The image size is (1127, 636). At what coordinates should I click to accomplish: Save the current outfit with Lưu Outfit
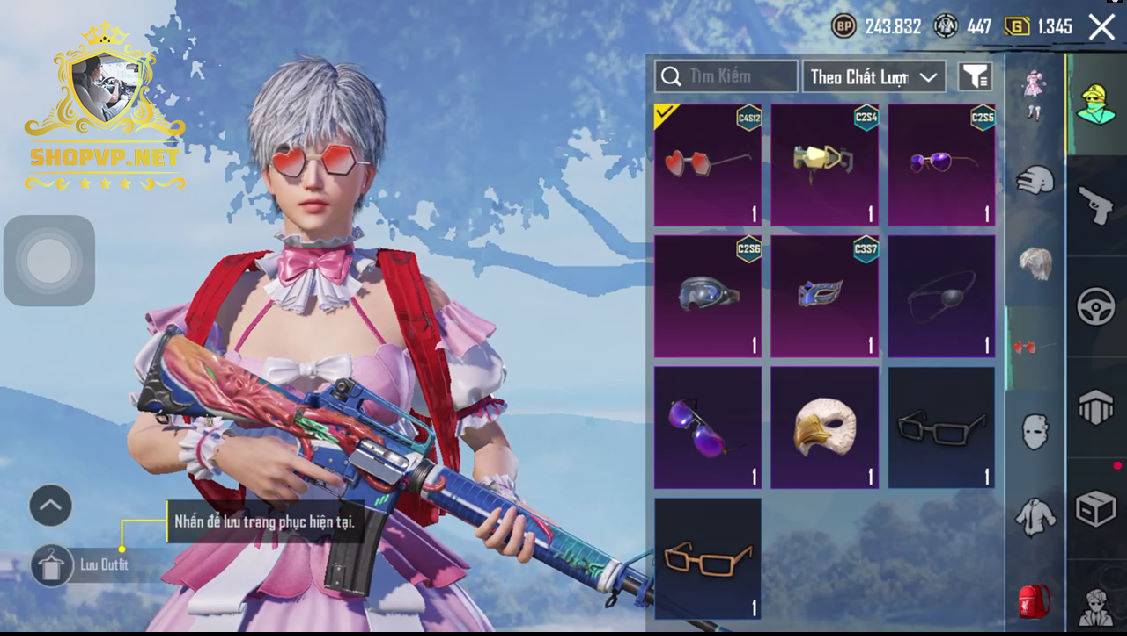coord(48,566)
